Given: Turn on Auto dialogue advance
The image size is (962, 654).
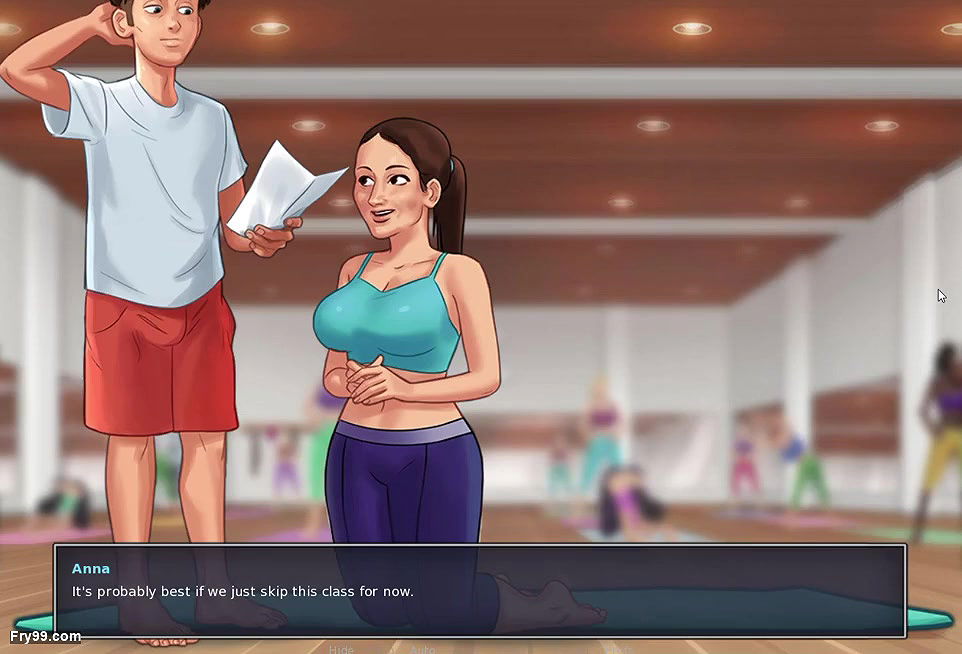Looking at the screenshot, I should click(x=423, y=649).
